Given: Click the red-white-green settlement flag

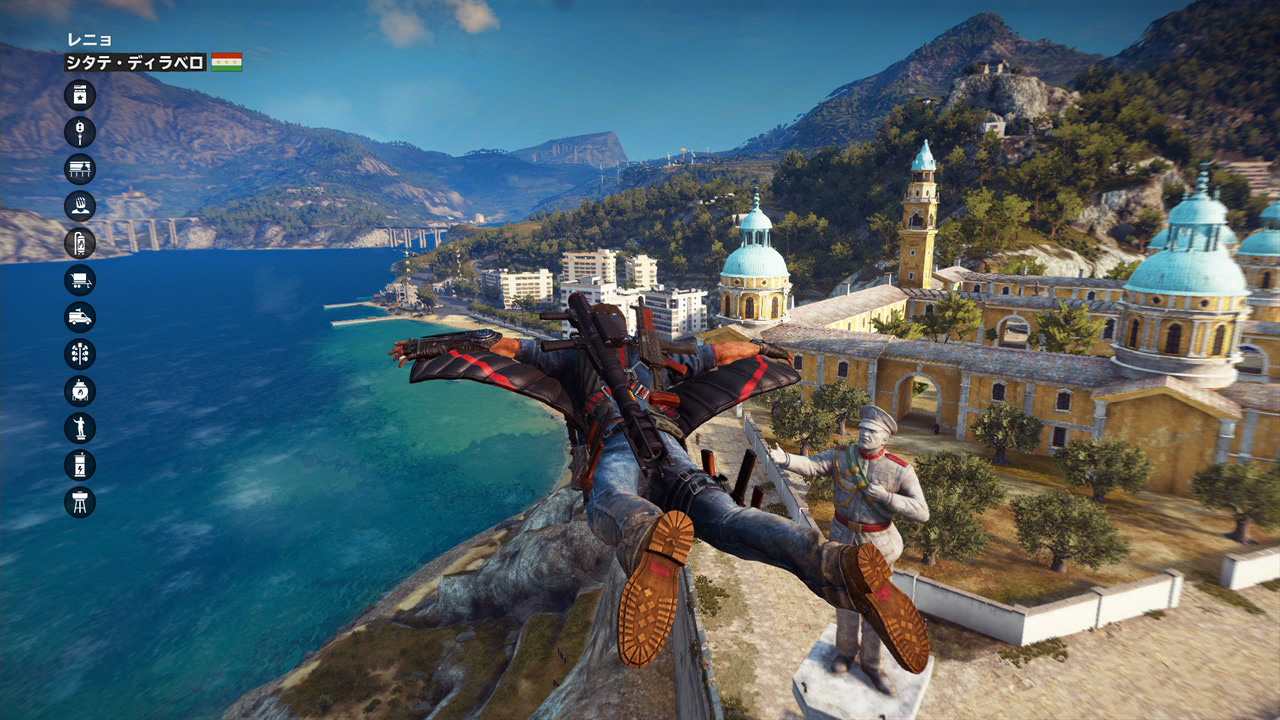Looking at the screenshot, I should (x=226, y=62).
